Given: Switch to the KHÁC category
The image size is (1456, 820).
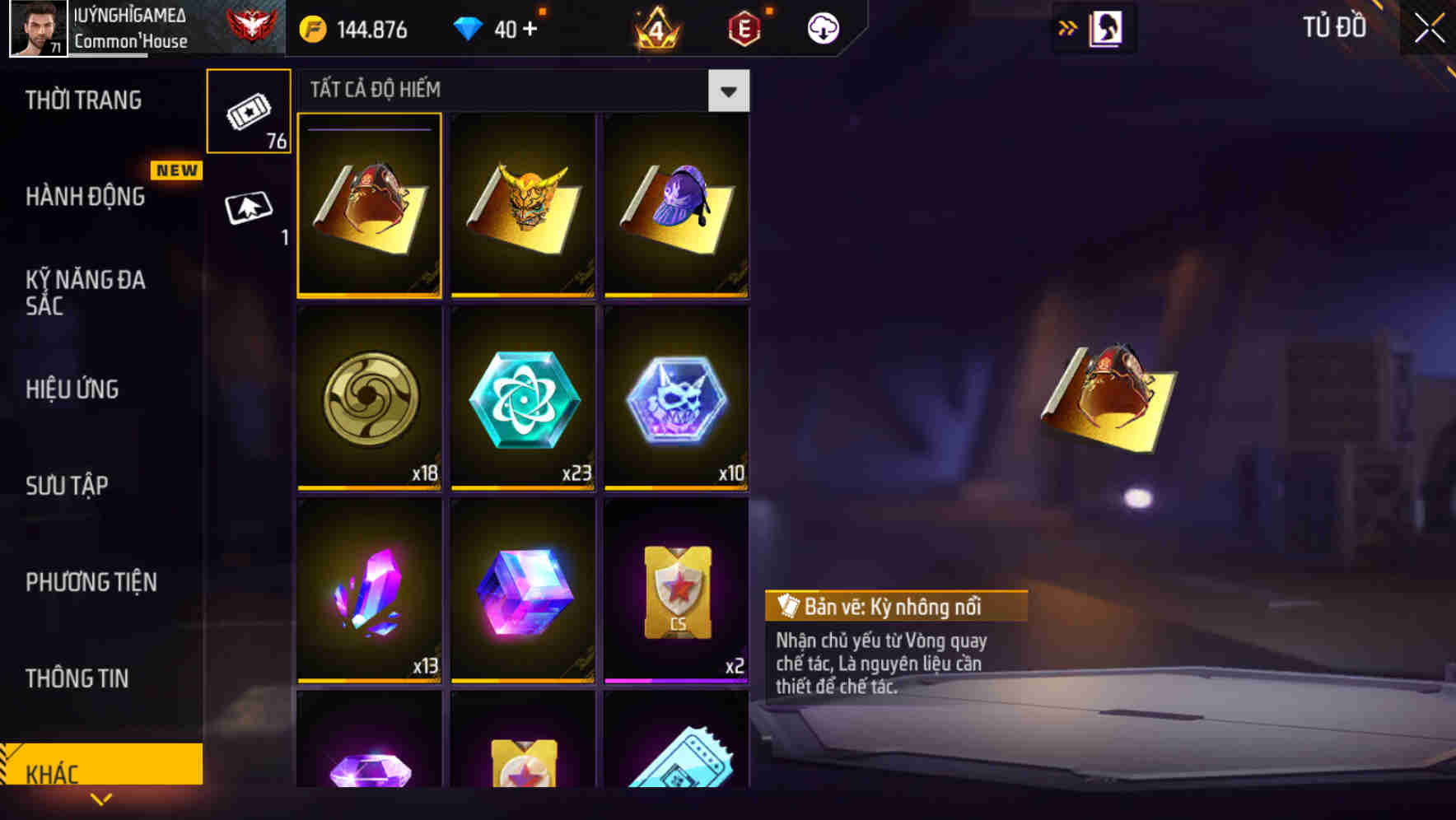Looking at the screenshot, I should coord(100,772).
